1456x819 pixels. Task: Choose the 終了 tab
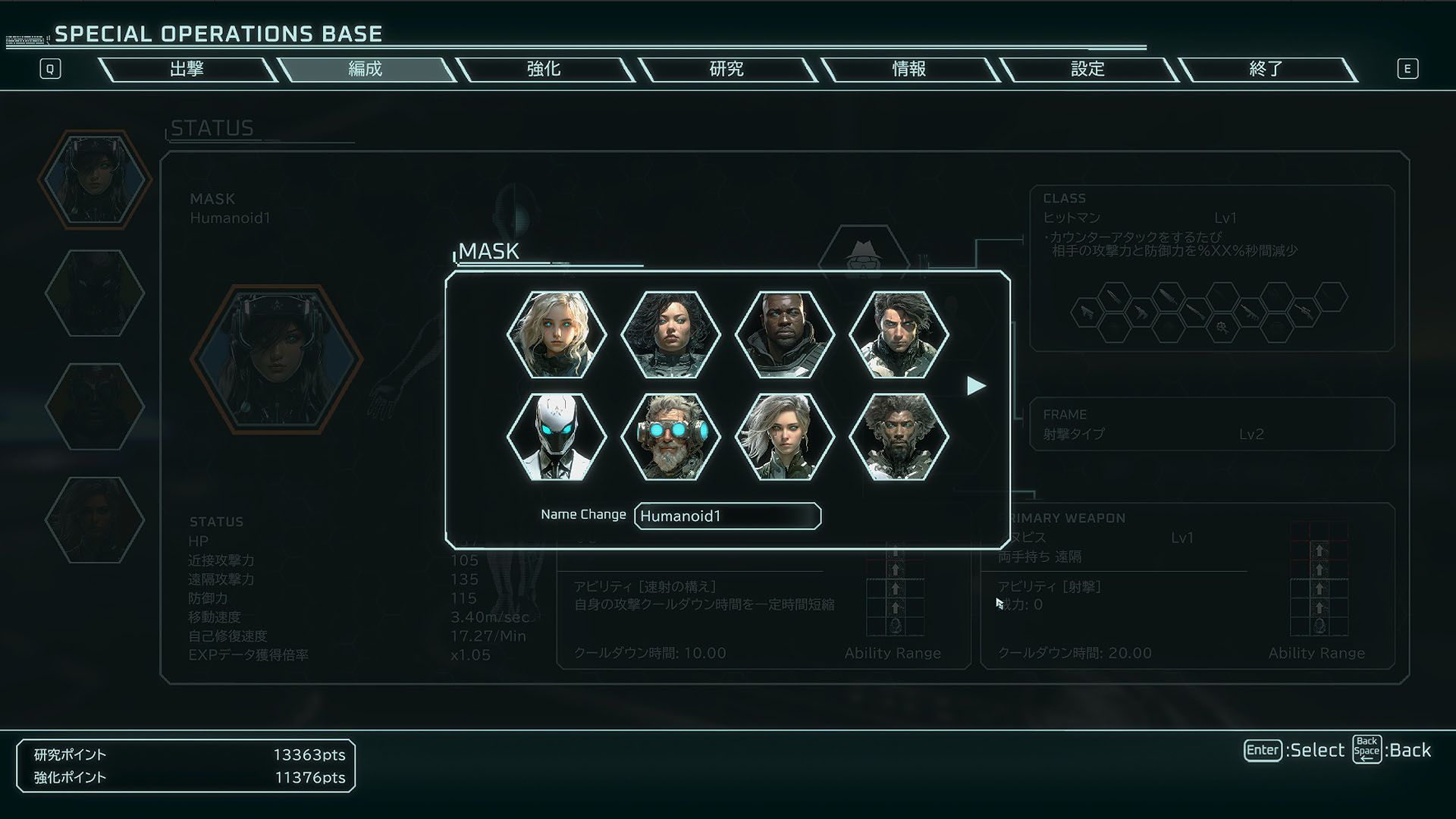click(1266, 69)
